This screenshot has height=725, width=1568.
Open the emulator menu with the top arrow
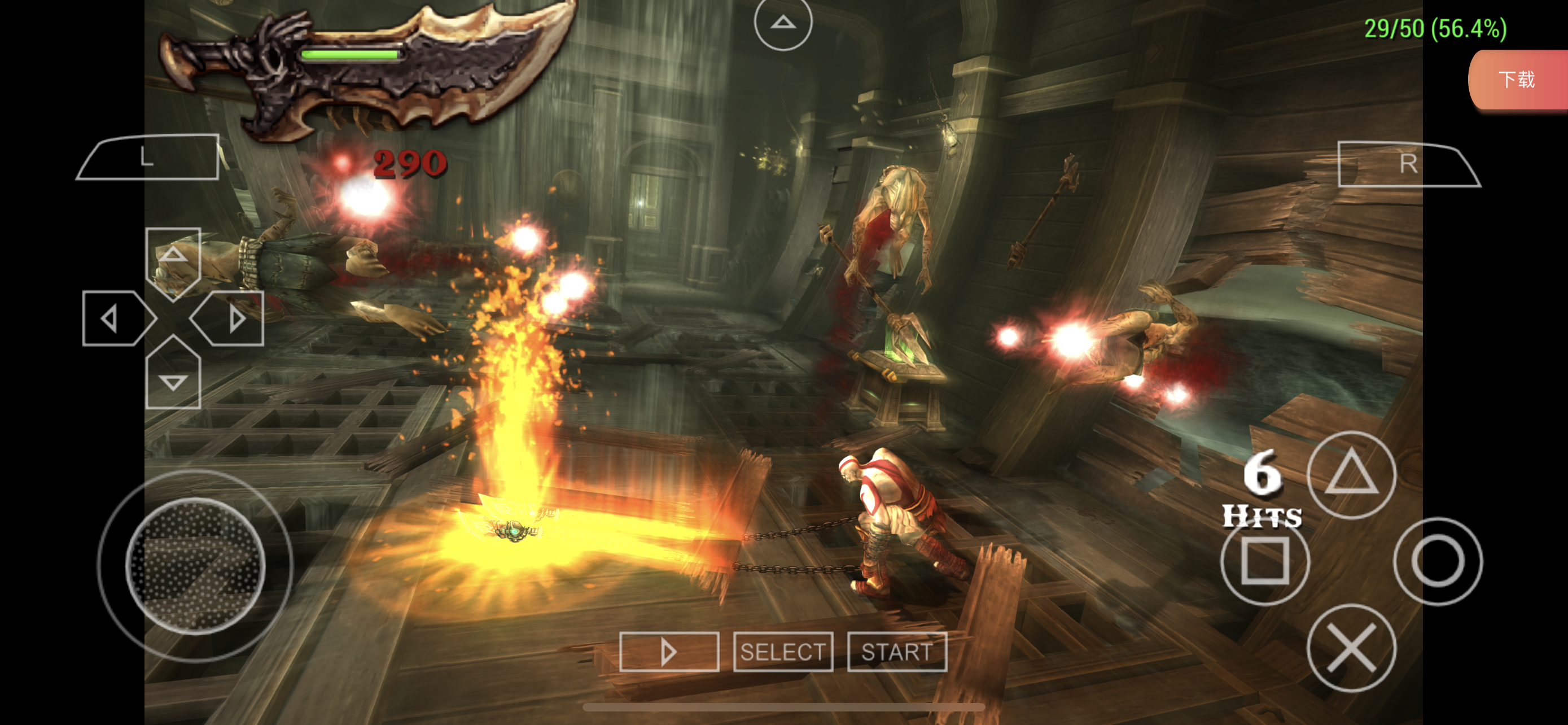point(783,23)
